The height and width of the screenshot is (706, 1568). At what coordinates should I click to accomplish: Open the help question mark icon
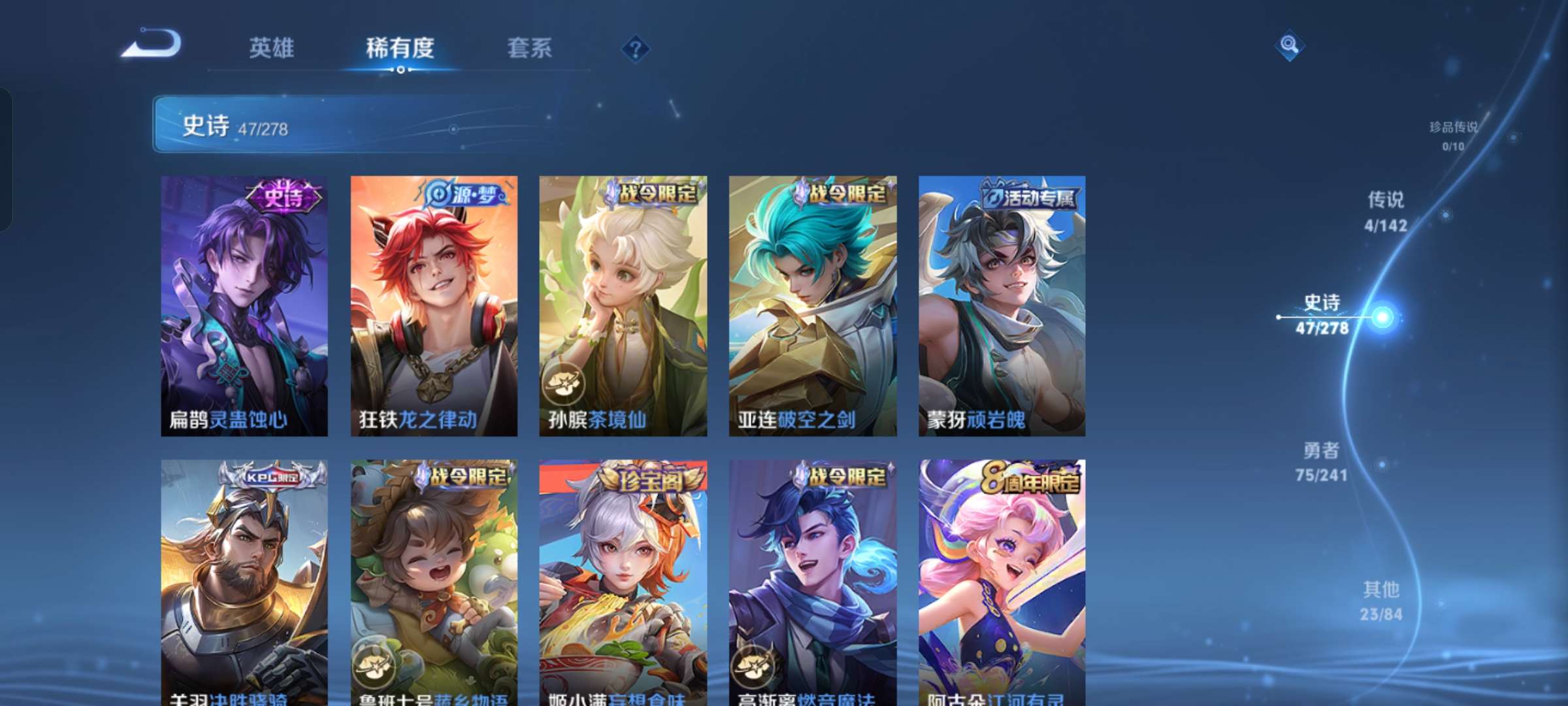[635, 48]
